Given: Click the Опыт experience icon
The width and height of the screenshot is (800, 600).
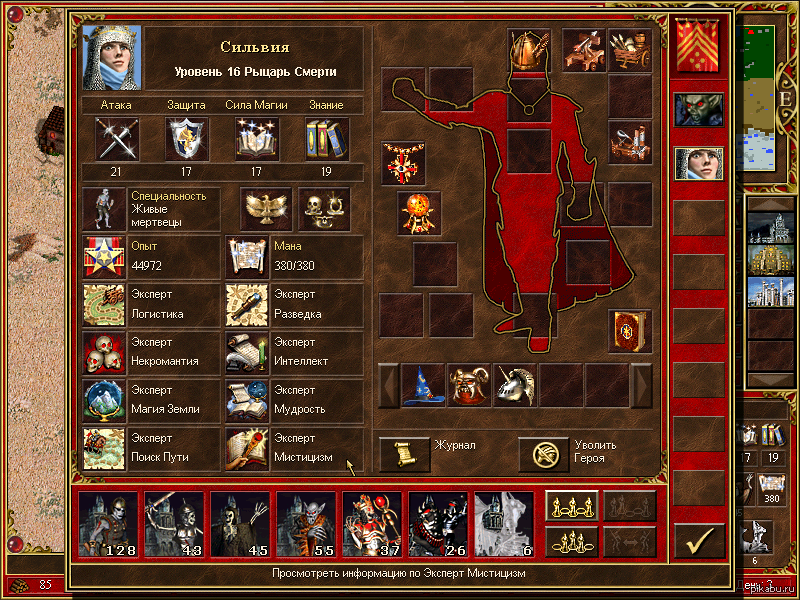Looking at the screenshot, I should (x=104, y=256).
